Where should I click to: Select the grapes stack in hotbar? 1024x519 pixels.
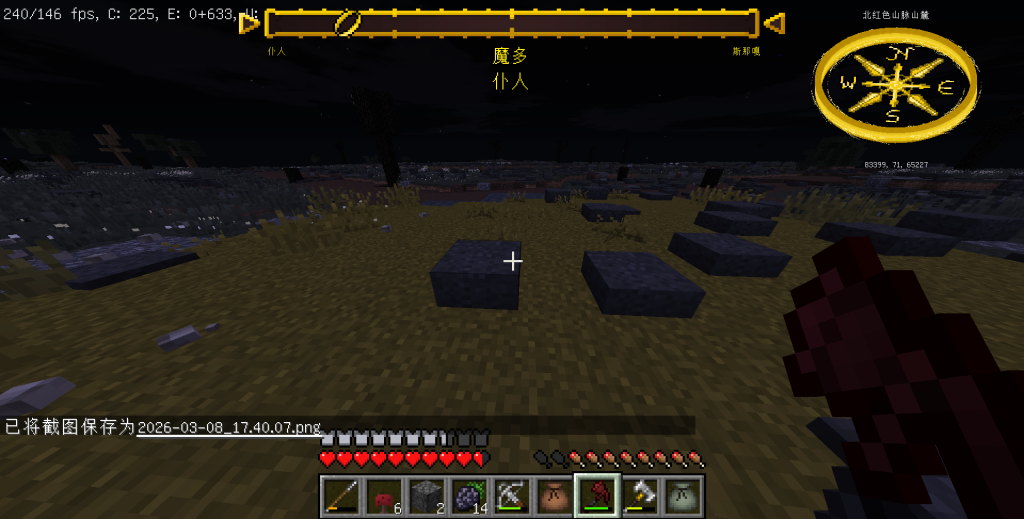[x=468, y=495]
